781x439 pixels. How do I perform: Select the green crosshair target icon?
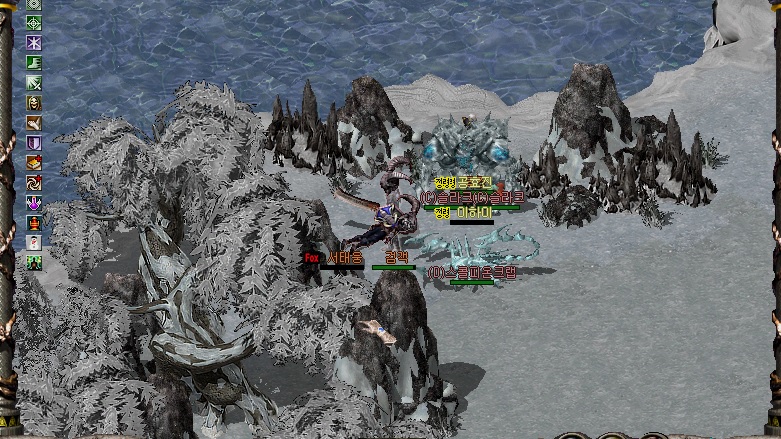tap(34, 23)
